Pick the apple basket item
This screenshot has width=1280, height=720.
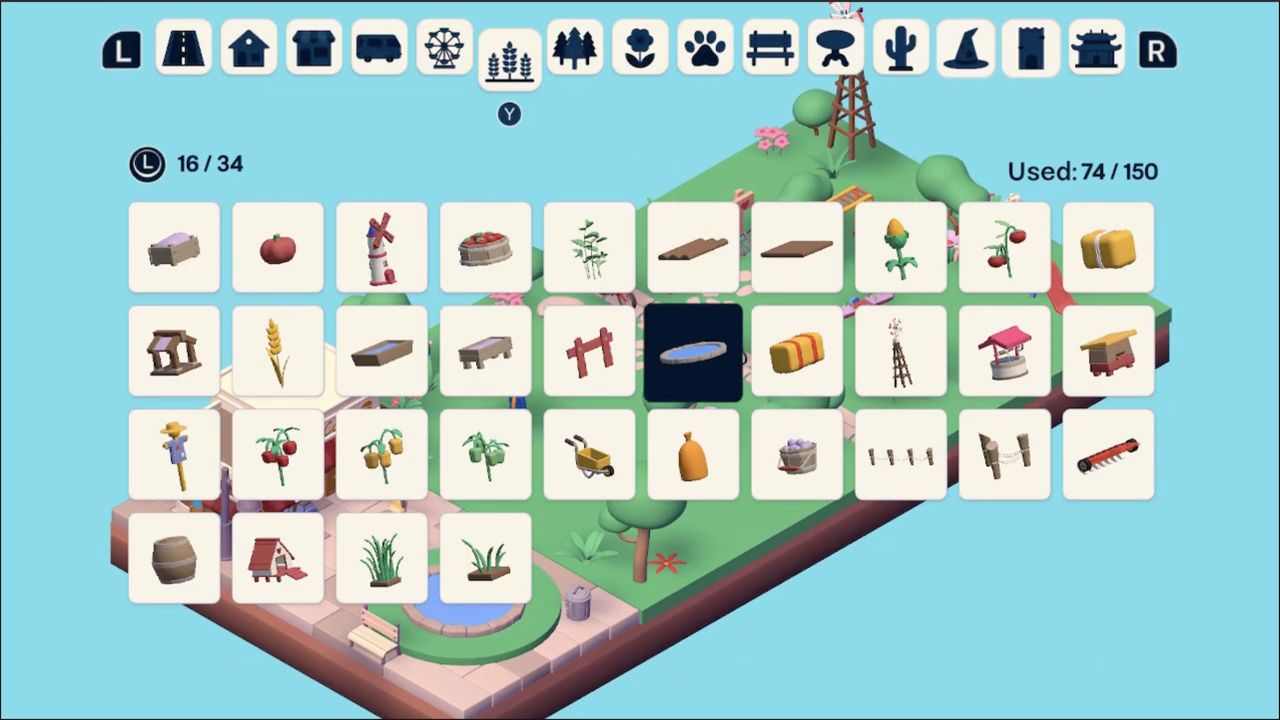point(485,248)
